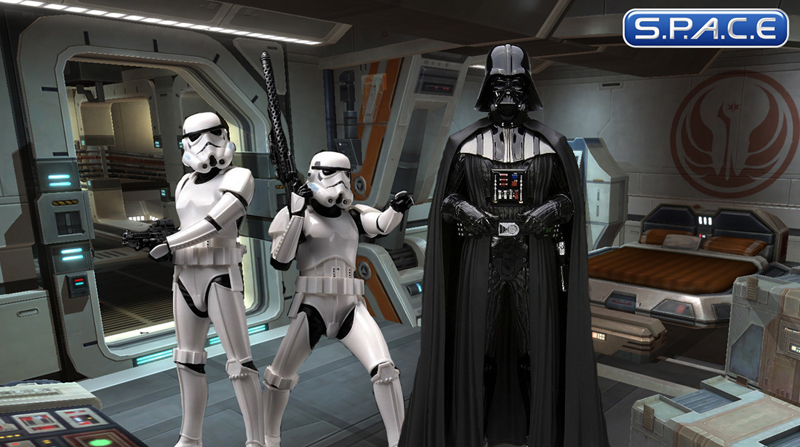The height and width of the screenshot is (447, 800).
Task: Click the S.P.A.C.E logo badge
Action: pyautogui.click(x=705, y=28)
